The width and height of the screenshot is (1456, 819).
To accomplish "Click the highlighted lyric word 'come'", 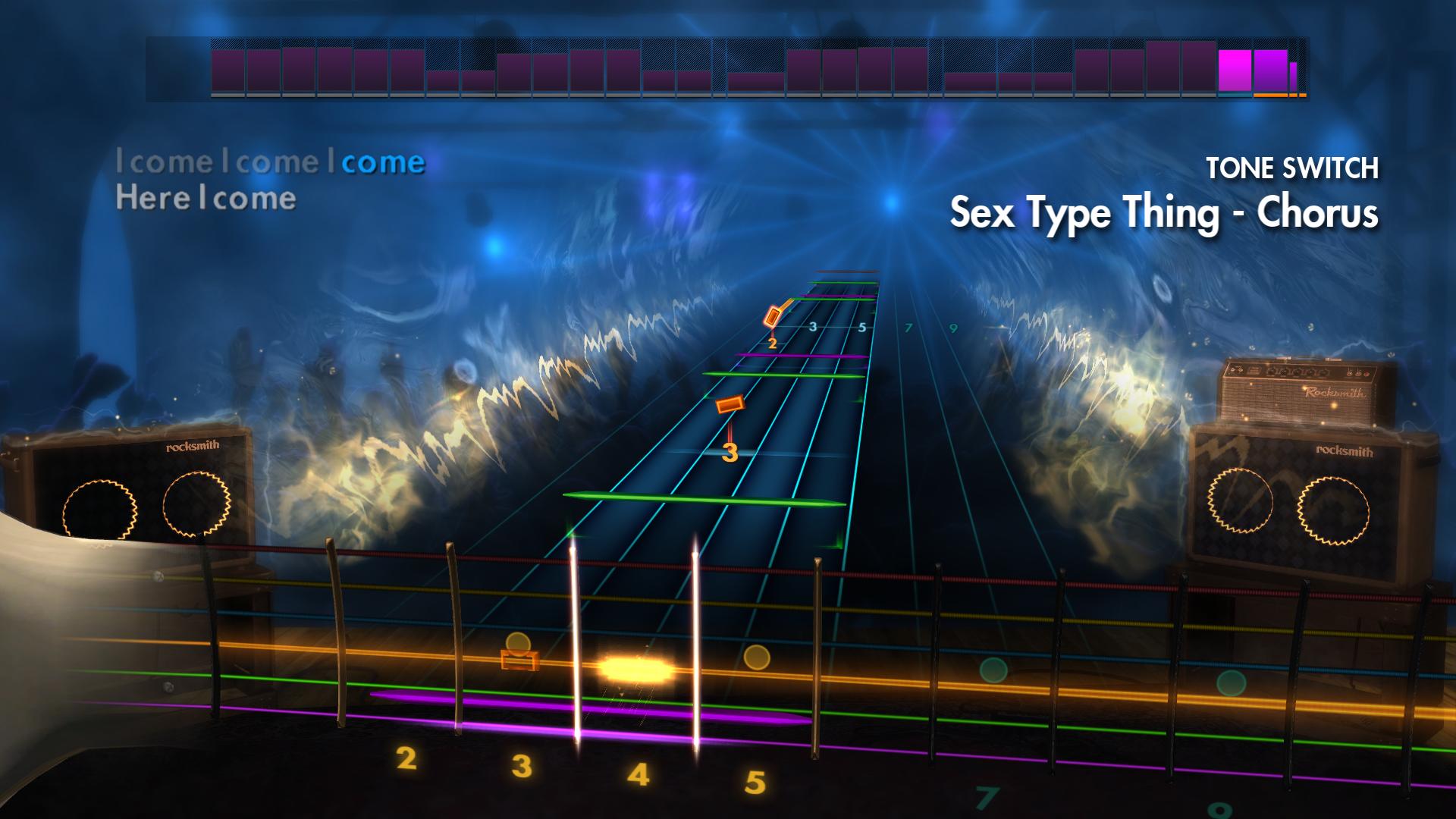I will (387, 162).
